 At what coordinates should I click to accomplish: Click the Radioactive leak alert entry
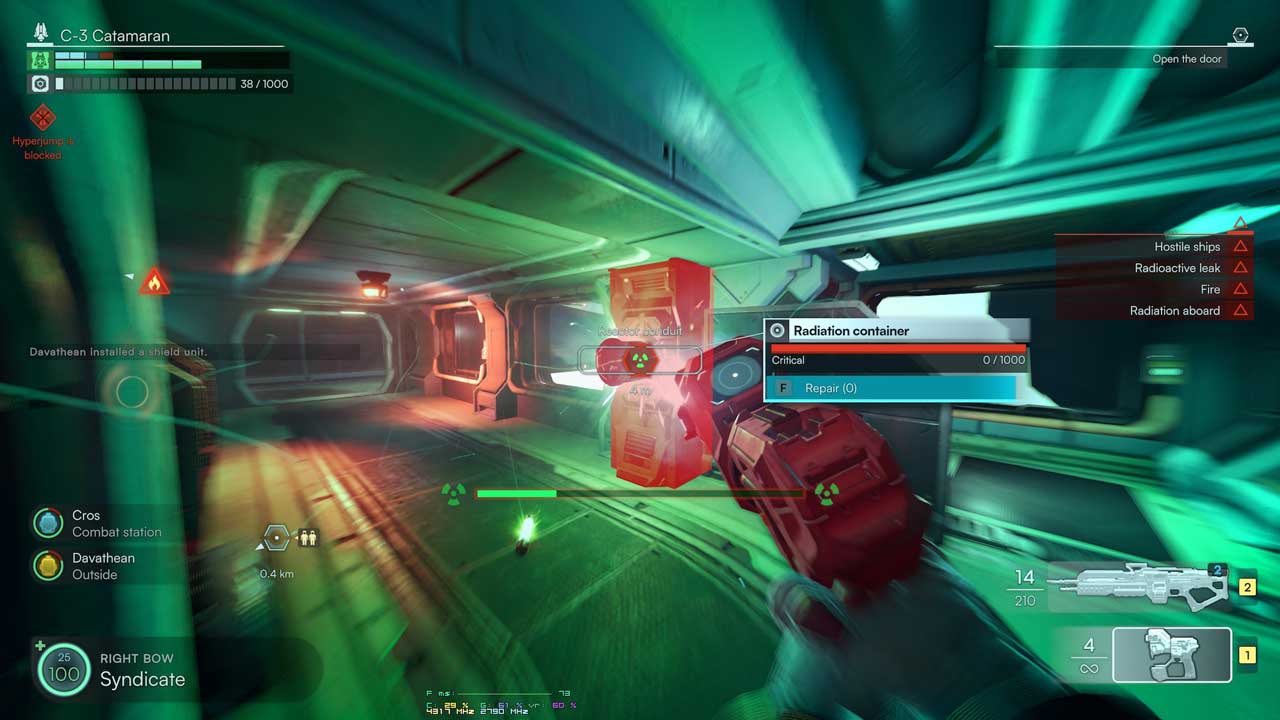click(x=1177, y=268)
